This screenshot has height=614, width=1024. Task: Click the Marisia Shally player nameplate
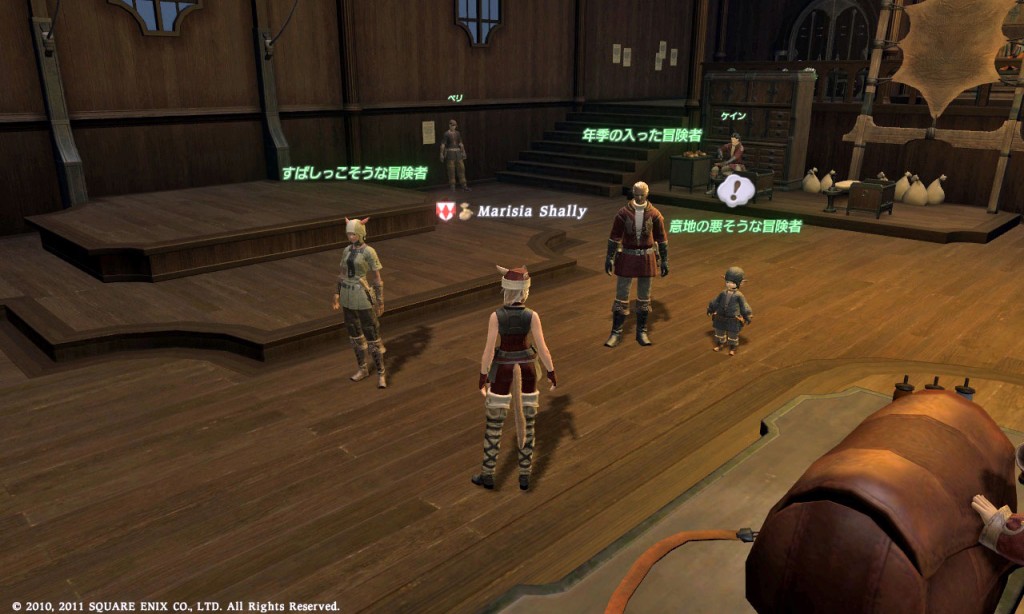pos(531,211)
